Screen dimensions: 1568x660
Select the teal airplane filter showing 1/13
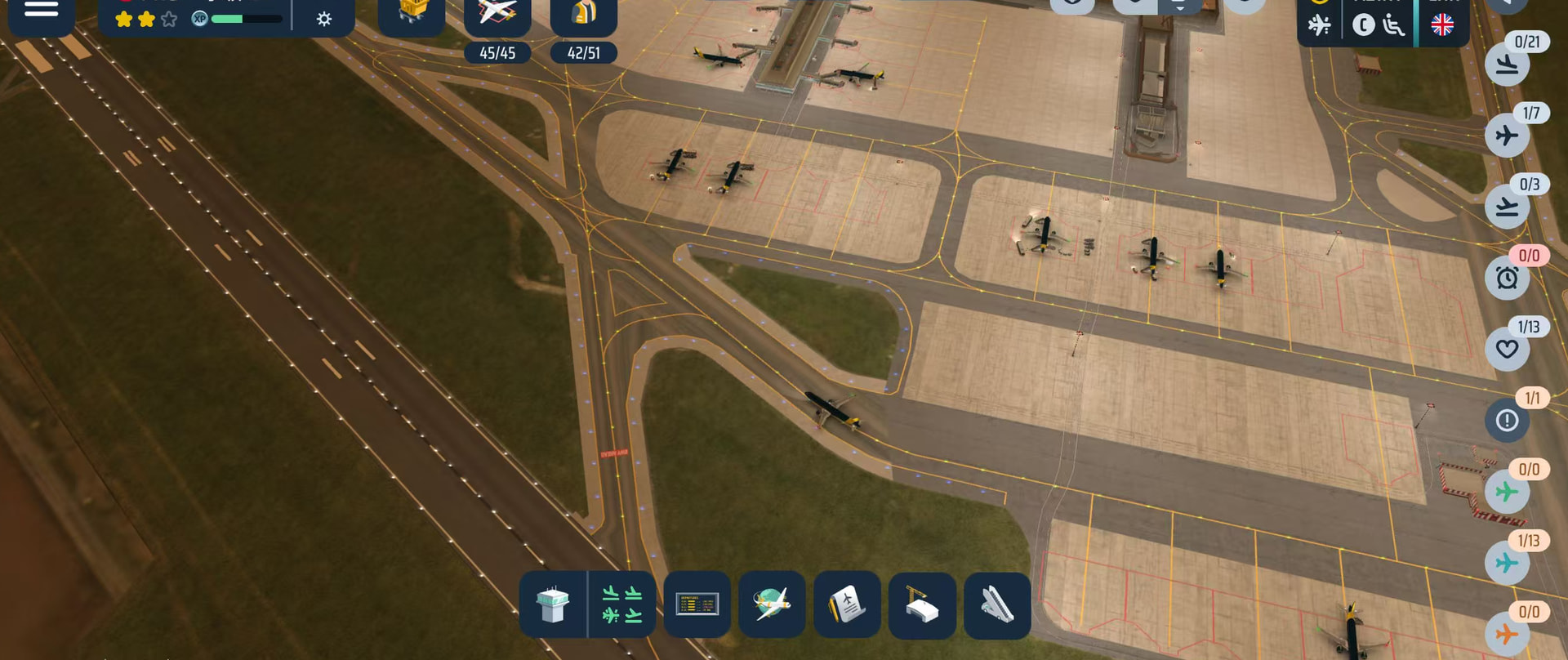click(x=1508, y=563)
